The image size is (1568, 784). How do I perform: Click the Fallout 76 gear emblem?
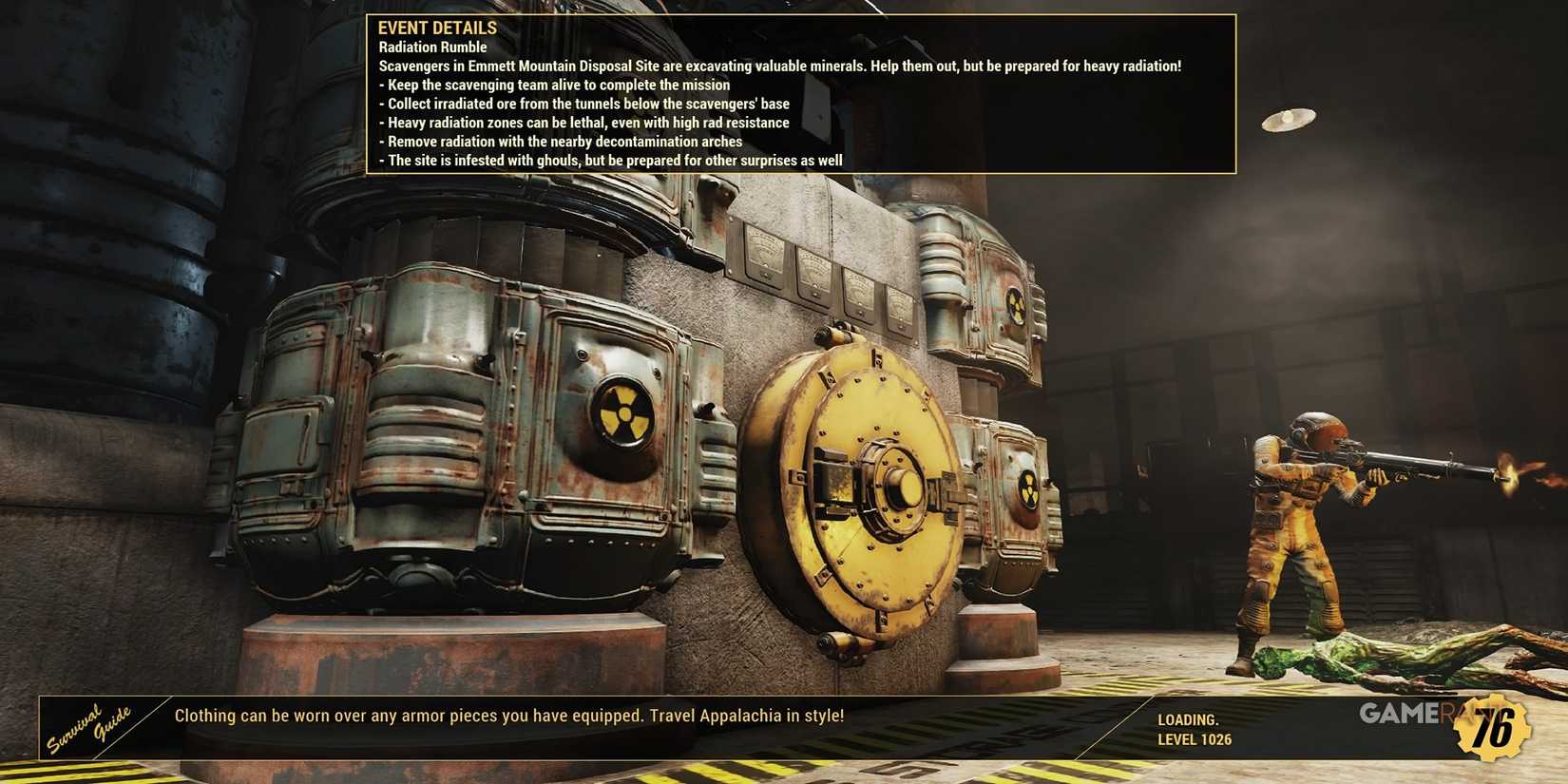coord(1495,729)
